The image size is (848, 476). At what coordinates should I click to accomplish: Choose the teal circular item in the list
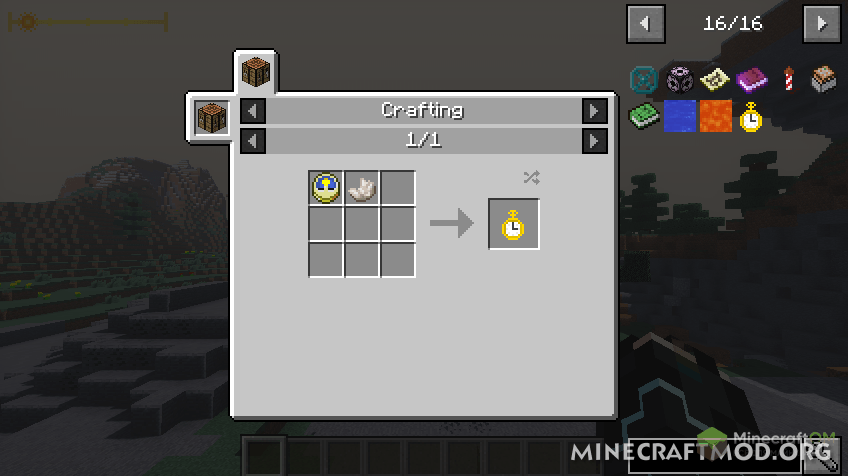pos(642,79)
